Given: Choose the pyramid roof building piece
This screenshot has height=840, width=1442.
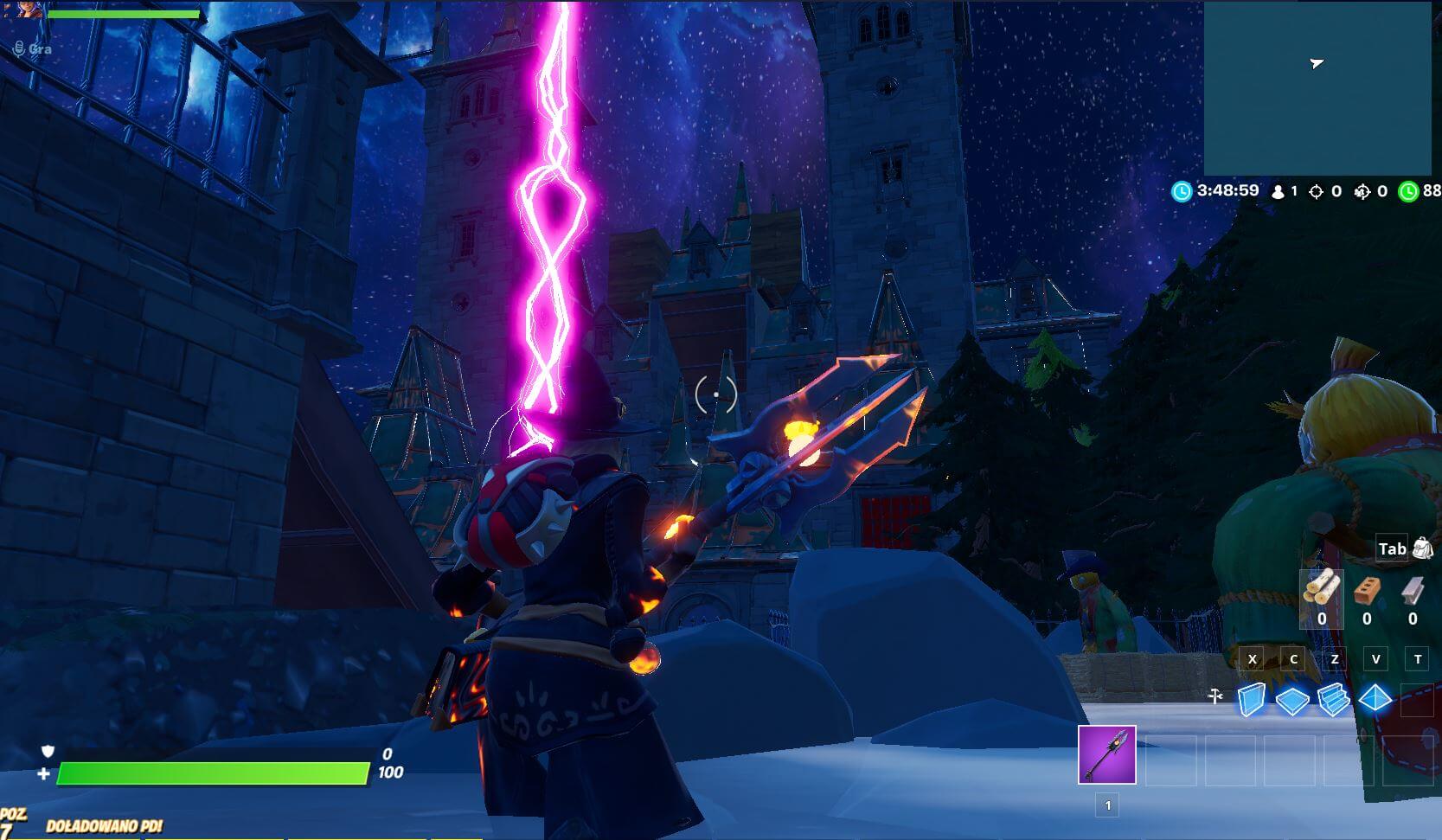Looking at the screenshot, I should 1375,697.
